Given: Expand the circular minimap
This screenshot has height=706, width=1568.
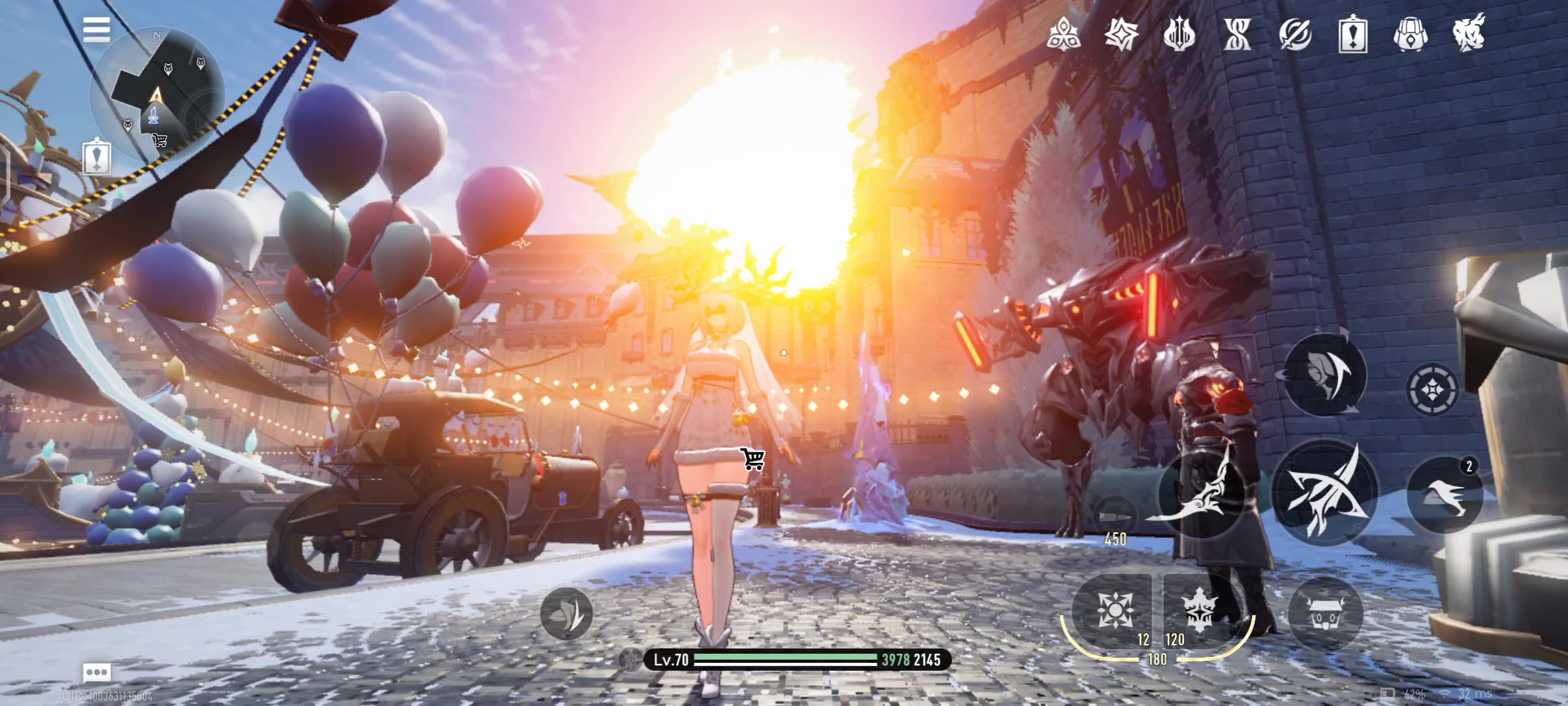Looking at the screenshot, I should 157,95.
